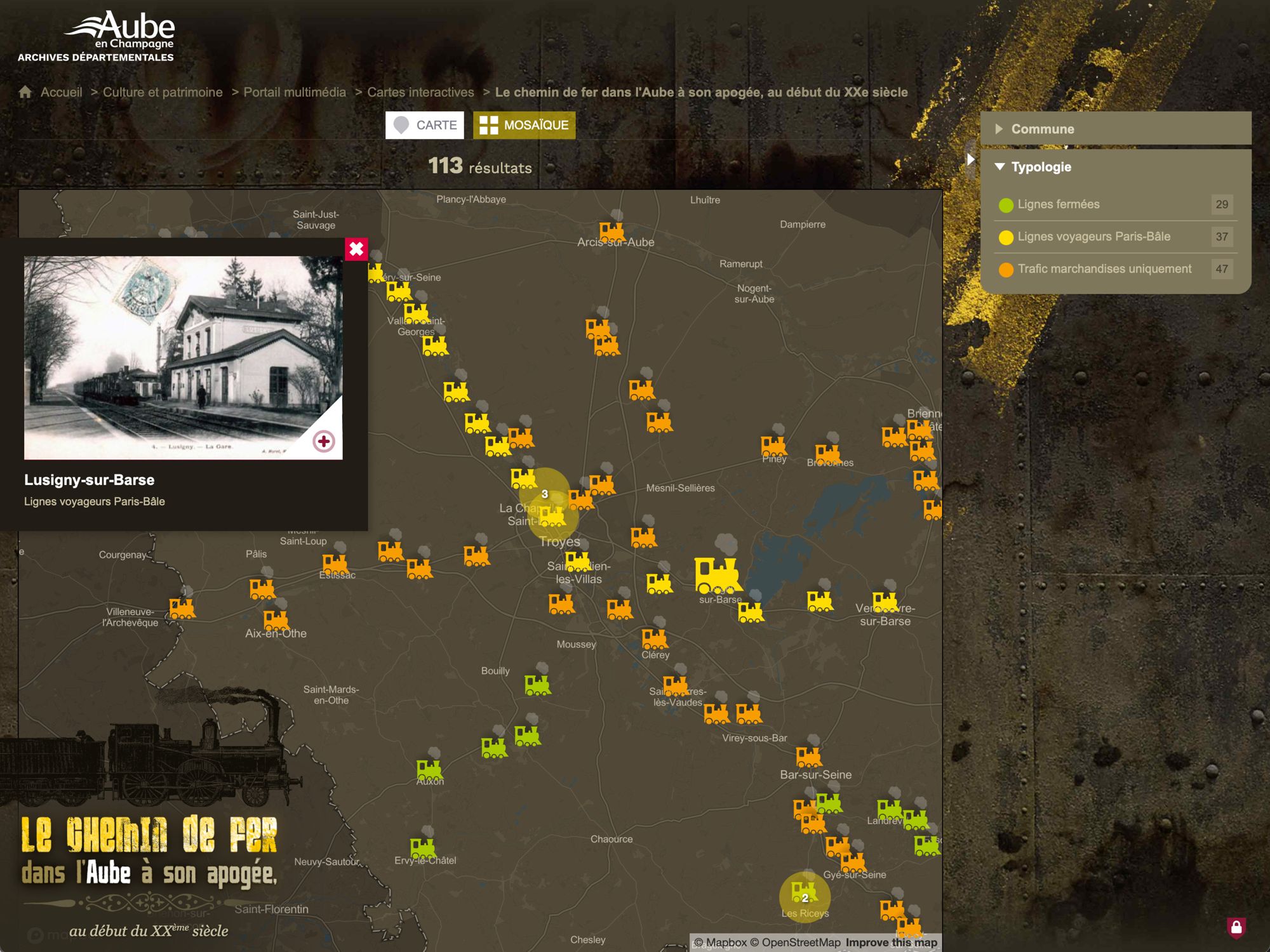Viewport: 1270px width, 952px height.
Task: Go to the Accueil home link
Action: 61,92
